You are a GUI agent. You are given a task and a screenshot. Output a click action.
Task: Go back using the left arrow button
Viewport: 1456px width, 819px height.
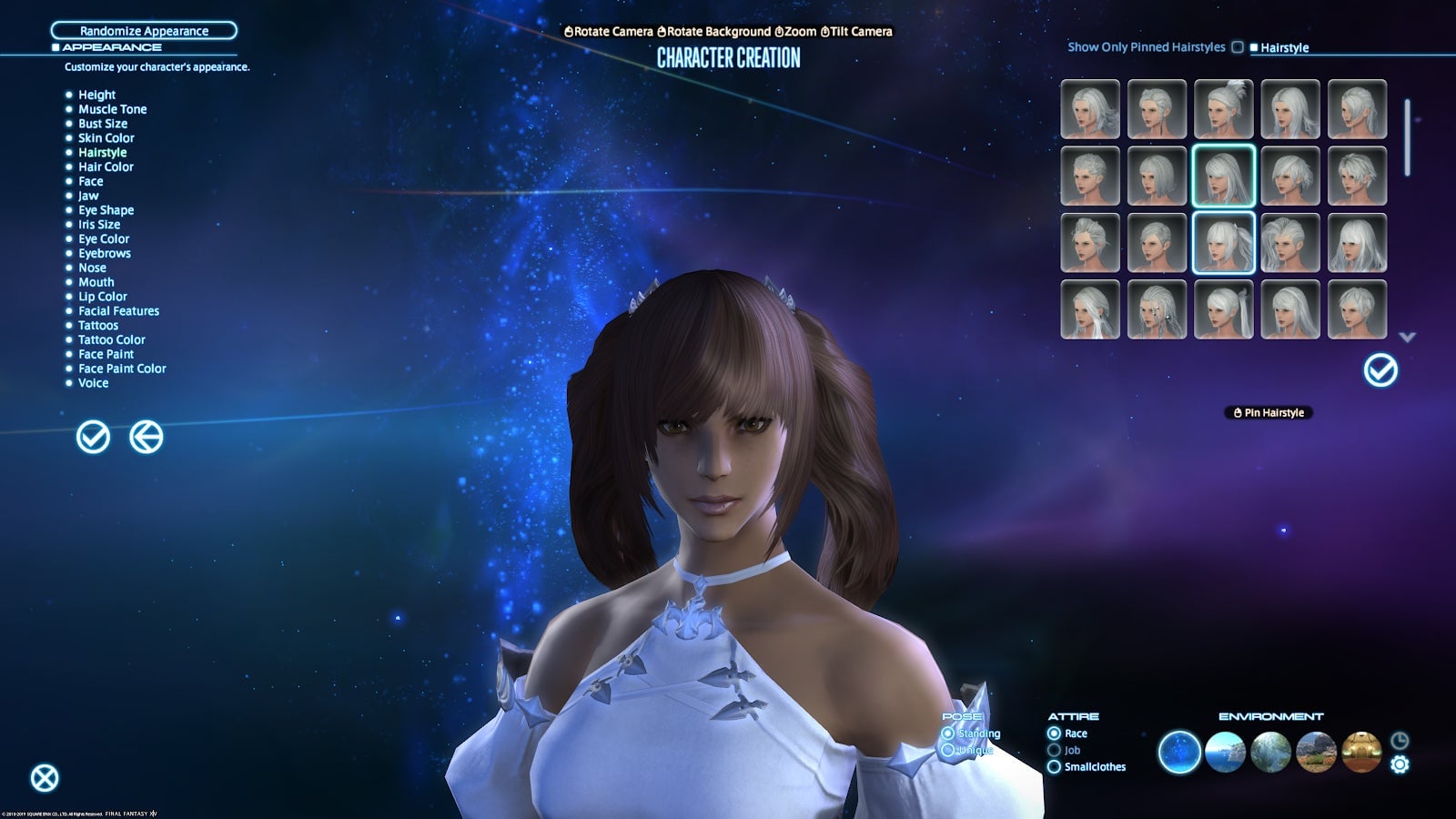(x=146, y=437)
